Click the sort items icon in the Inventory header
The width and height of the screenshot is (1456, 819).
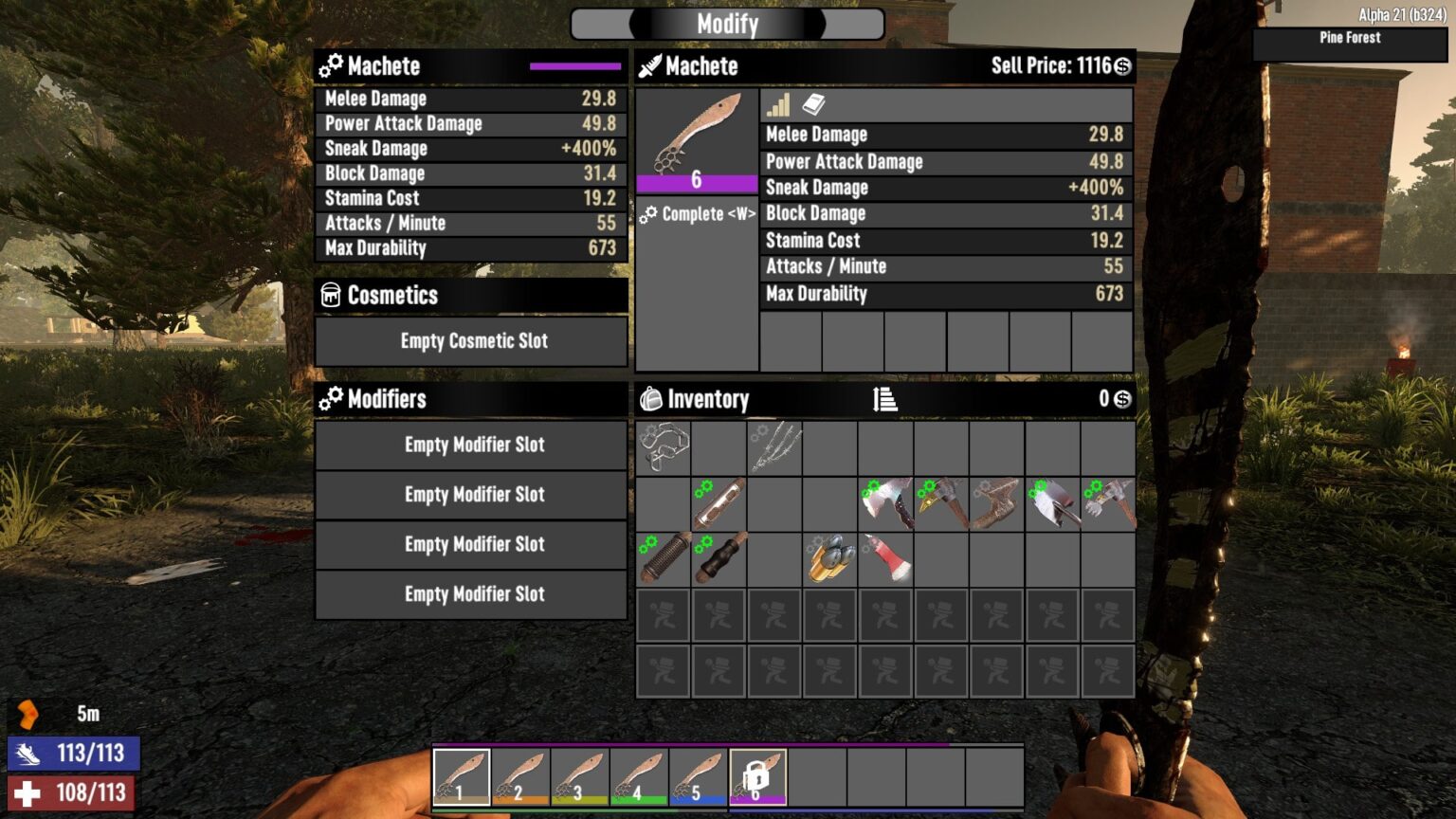[x=883, y=399]
